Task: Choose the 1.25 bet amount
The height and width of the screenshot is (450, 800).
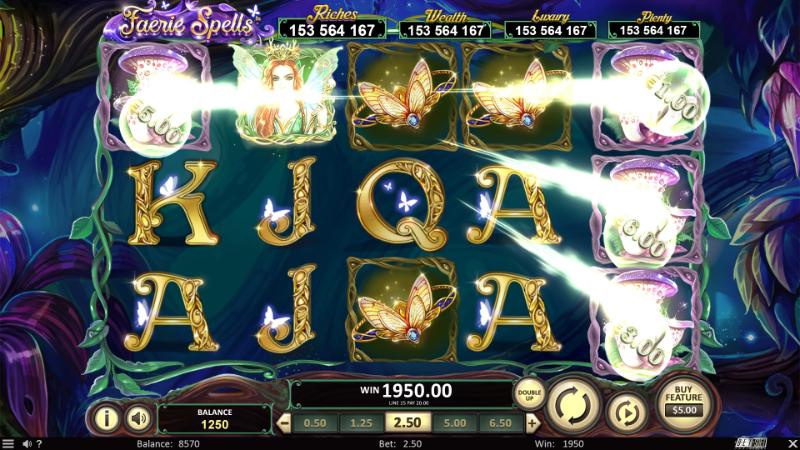Action: (x=362, y=423)
